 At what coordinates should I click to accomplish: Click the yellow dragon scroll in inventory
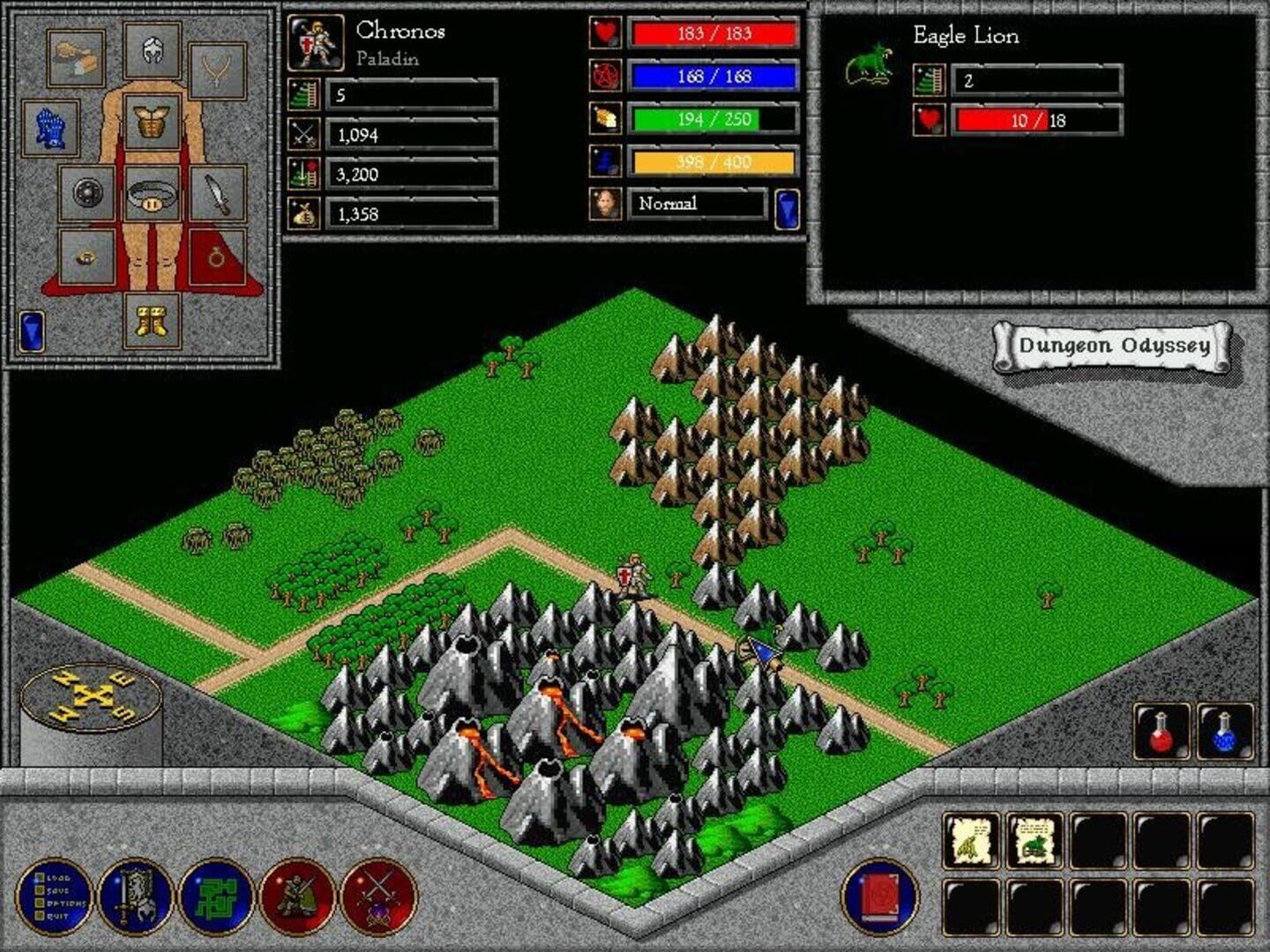970,837
